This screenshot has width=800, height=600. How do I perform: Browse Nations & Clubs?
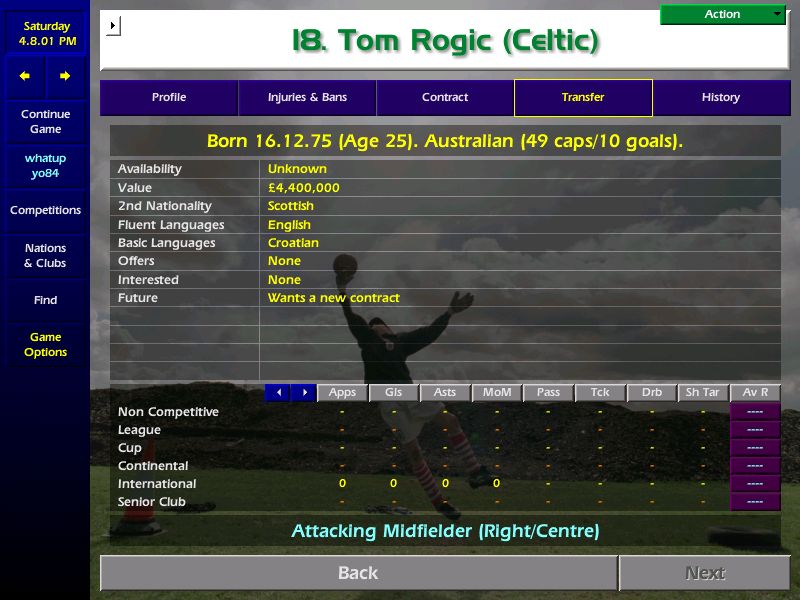[x=45, y=255]
